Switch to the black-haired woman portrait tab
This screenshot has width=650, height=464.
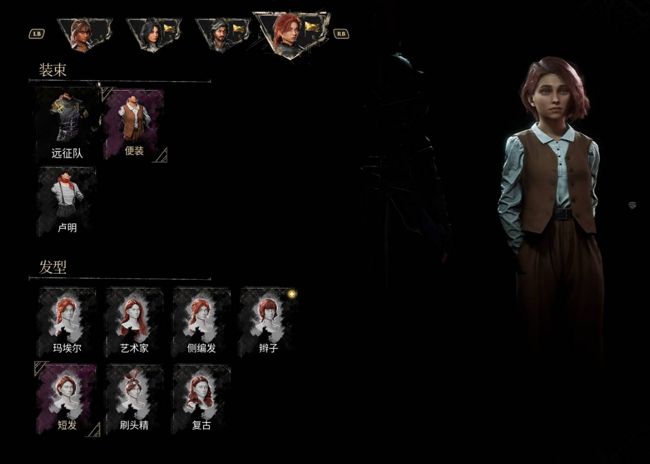[x=153, y=34]
